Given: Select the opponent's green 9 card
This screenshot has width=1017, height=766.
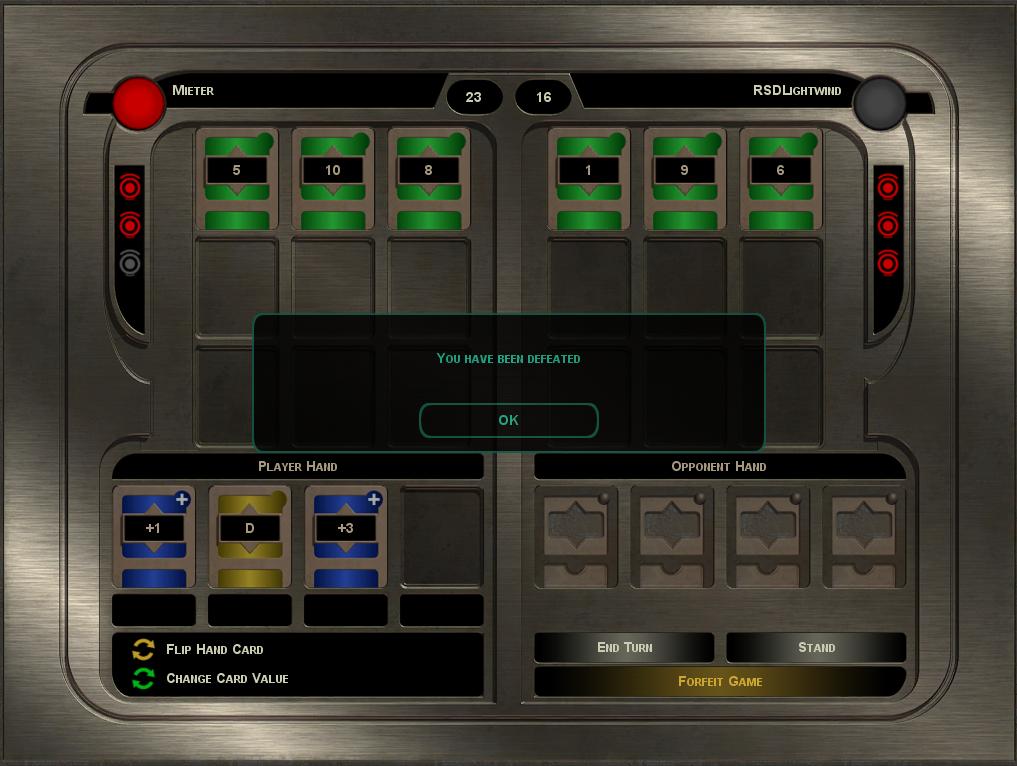Looking at the screenshot, I should [x=684, y=178].
